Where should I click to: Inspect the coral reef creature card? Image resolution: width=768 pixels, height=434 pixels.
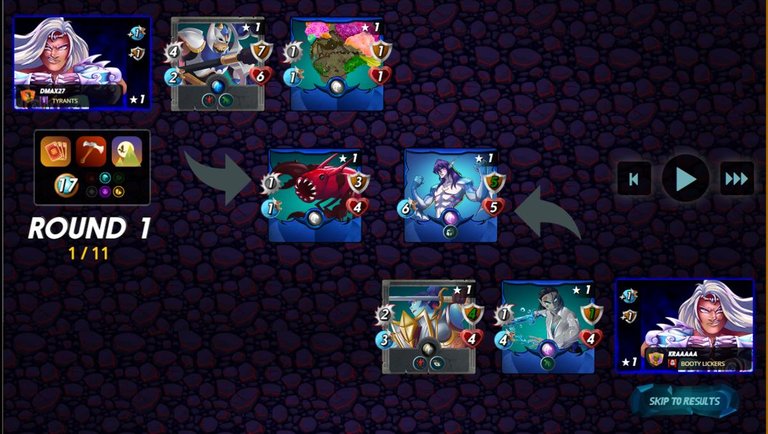pyautogui.click(x=336, y=62)
